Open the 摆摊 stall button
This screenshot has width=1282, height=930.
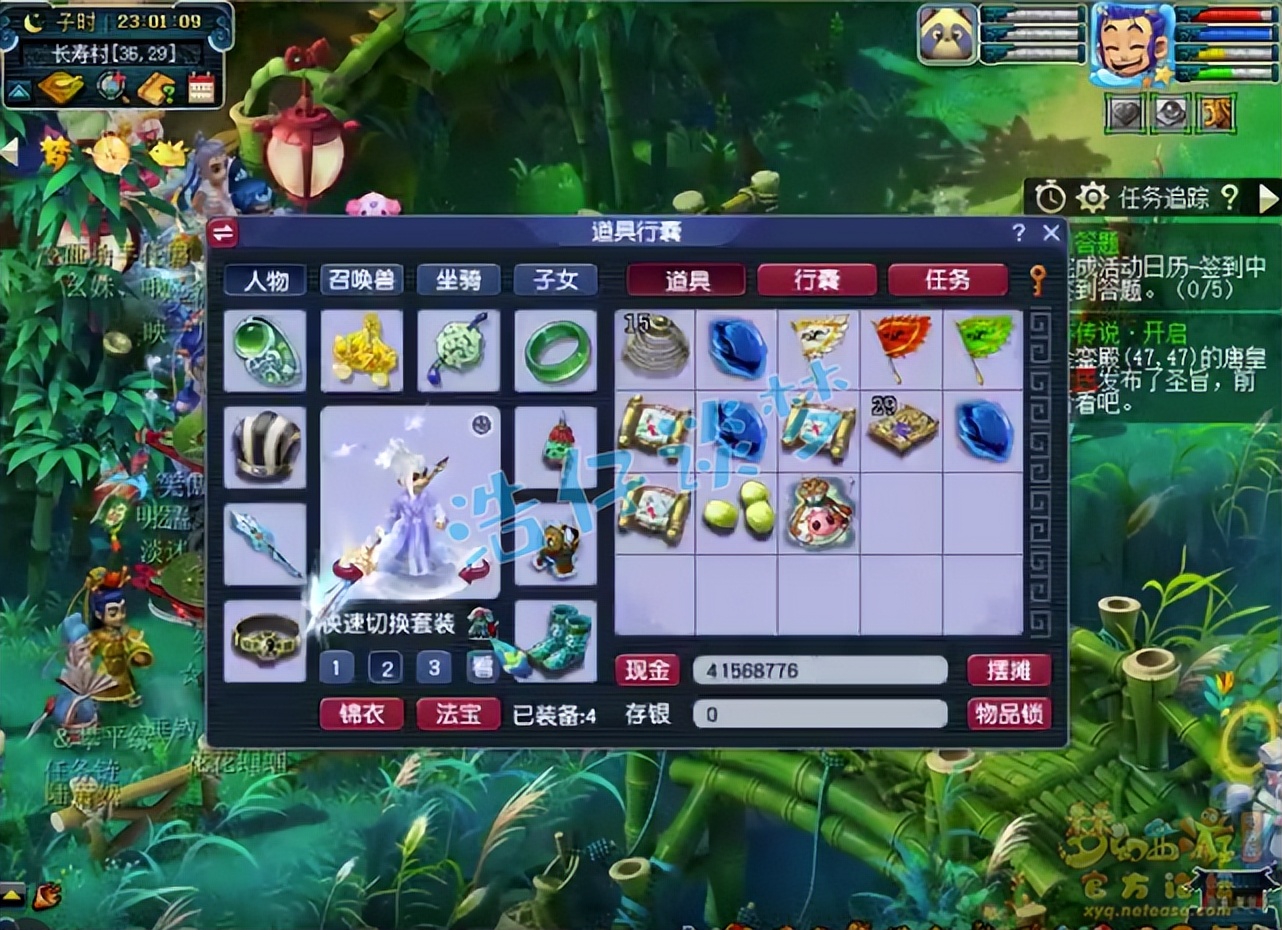1008,670
